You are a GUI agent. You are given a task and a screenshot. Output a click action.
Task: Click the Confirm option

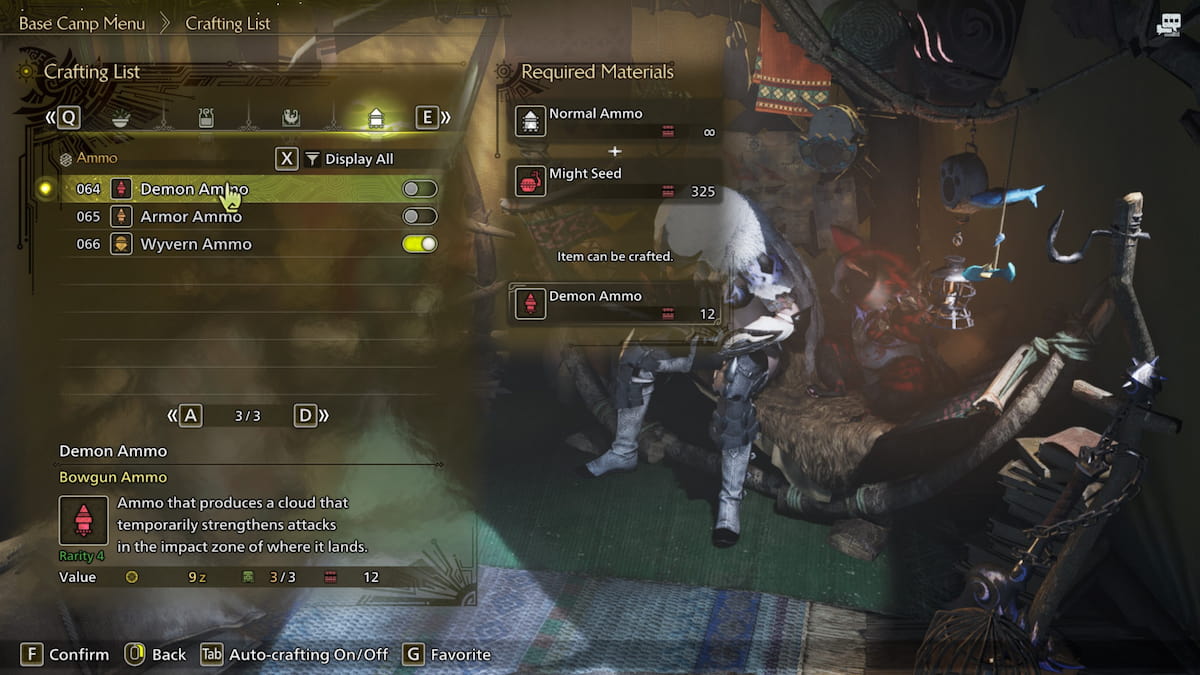tap(66, 655)
